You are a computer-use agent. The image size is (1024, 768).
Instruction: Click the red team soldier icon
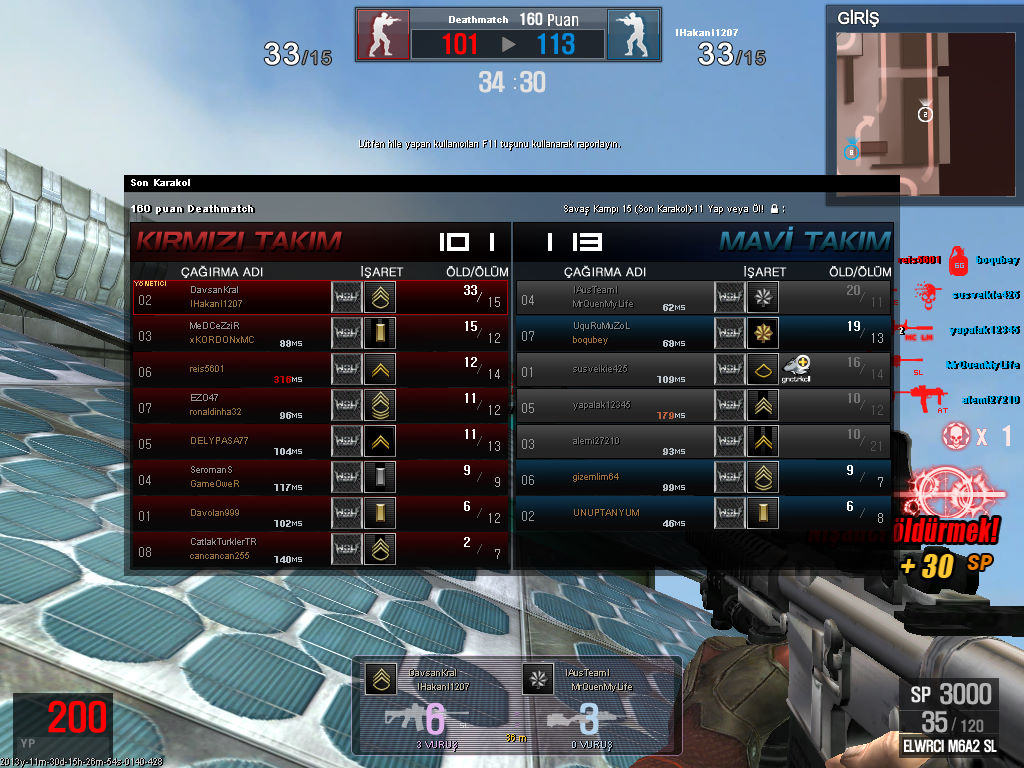click(383, 35)
